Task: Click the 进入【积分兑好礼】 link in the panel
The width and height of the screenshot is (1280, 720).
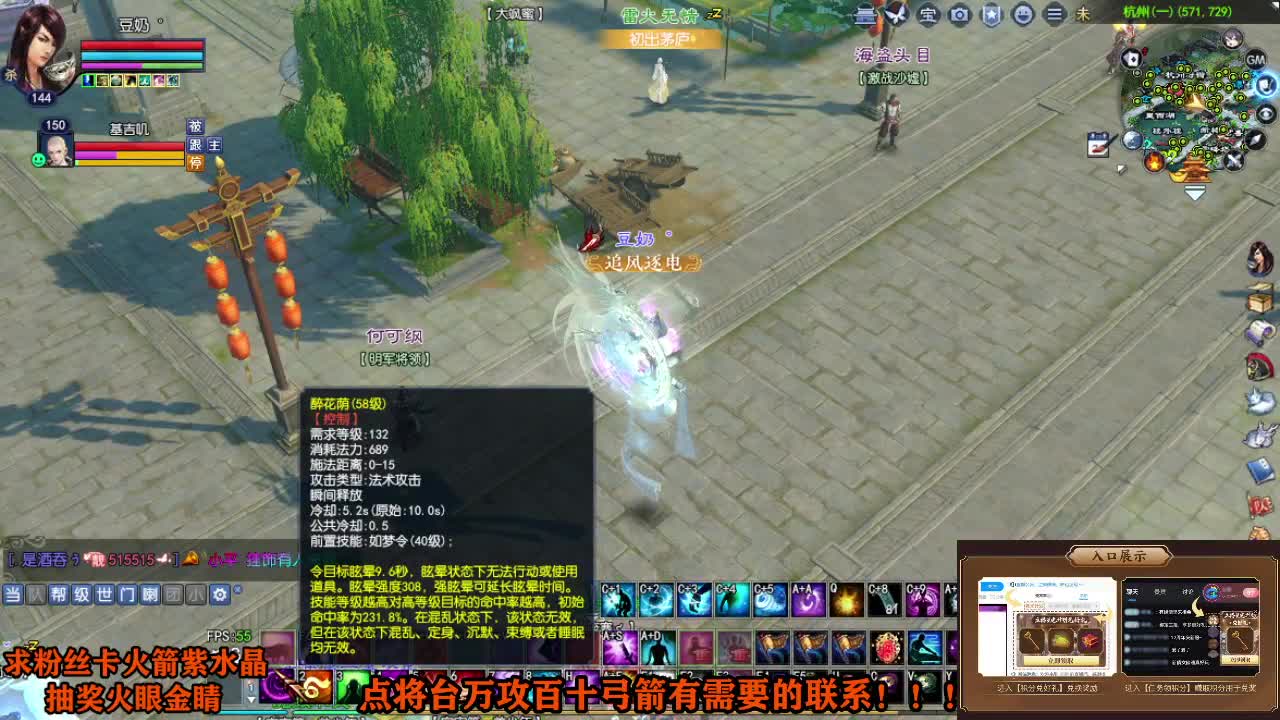Action: 1049,687
